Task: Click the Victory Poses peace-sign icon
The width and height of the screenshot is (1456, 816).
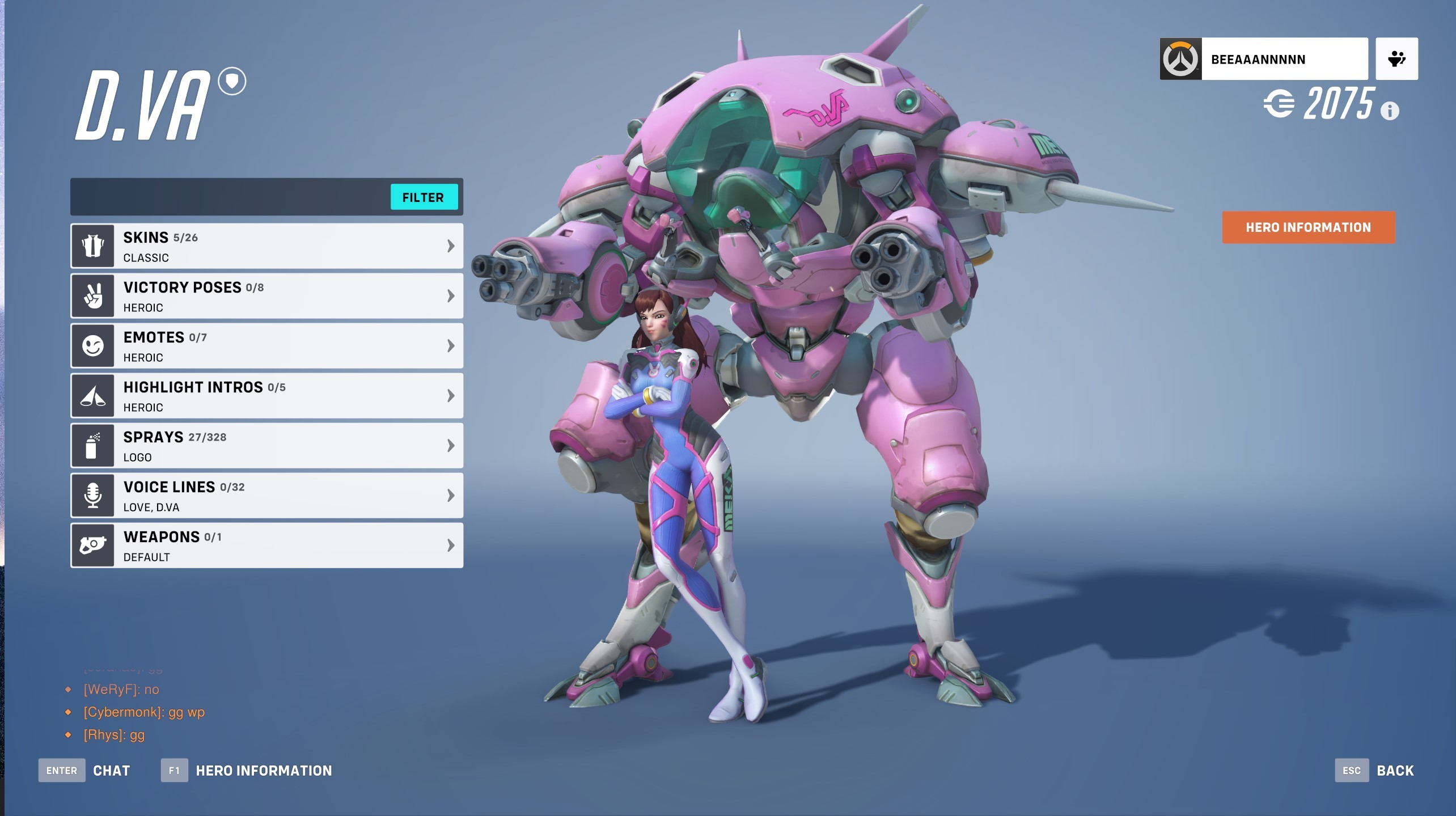Action: point(93,295)
